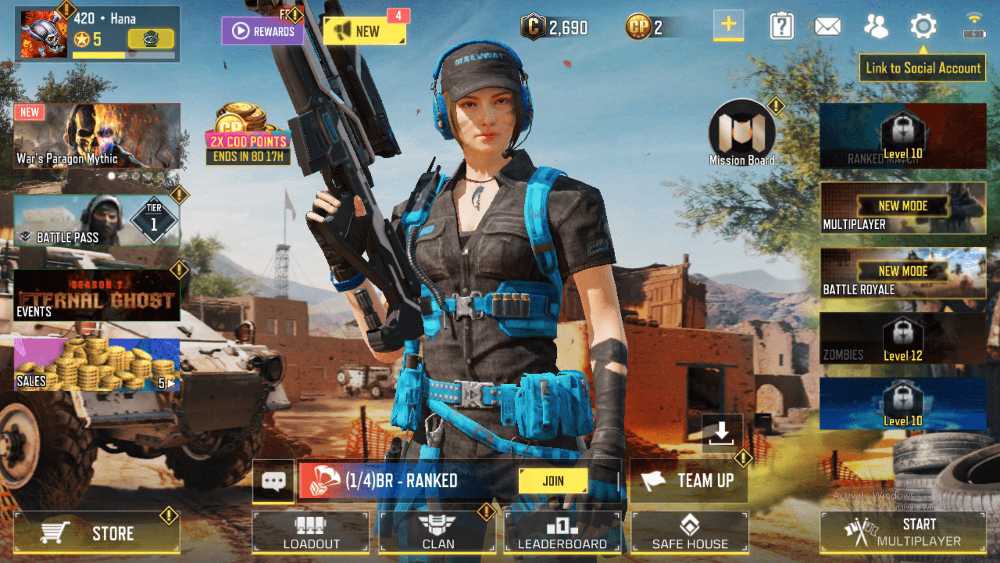Add COD Points with the plus button
Screen dimensions: 1000x563
(x=728, y=27)
